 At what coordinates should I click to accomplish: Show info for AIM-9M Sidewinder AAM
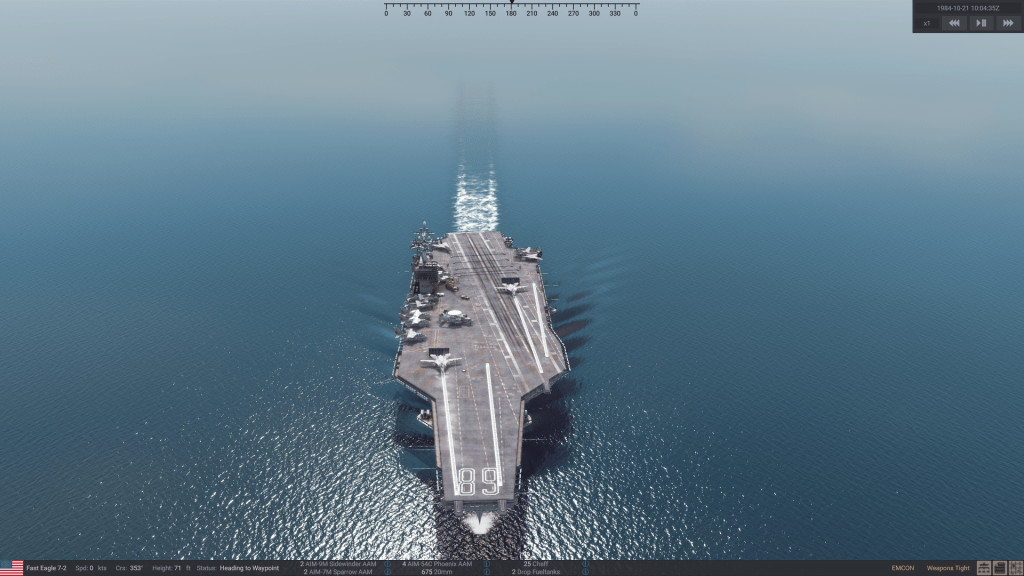pos(388,564)
